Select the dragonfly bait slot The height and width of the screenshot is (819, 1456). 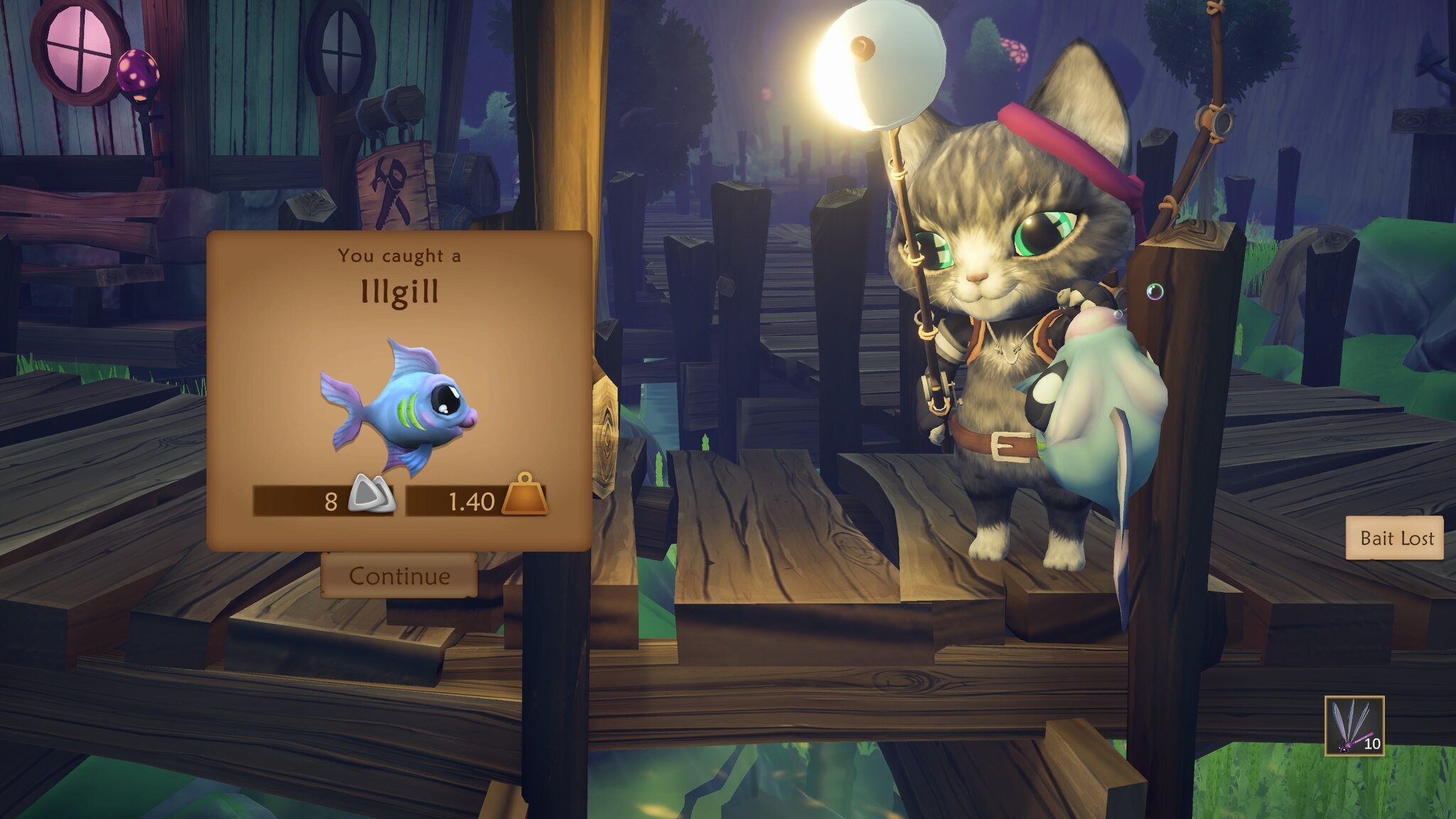point(1354,726)
